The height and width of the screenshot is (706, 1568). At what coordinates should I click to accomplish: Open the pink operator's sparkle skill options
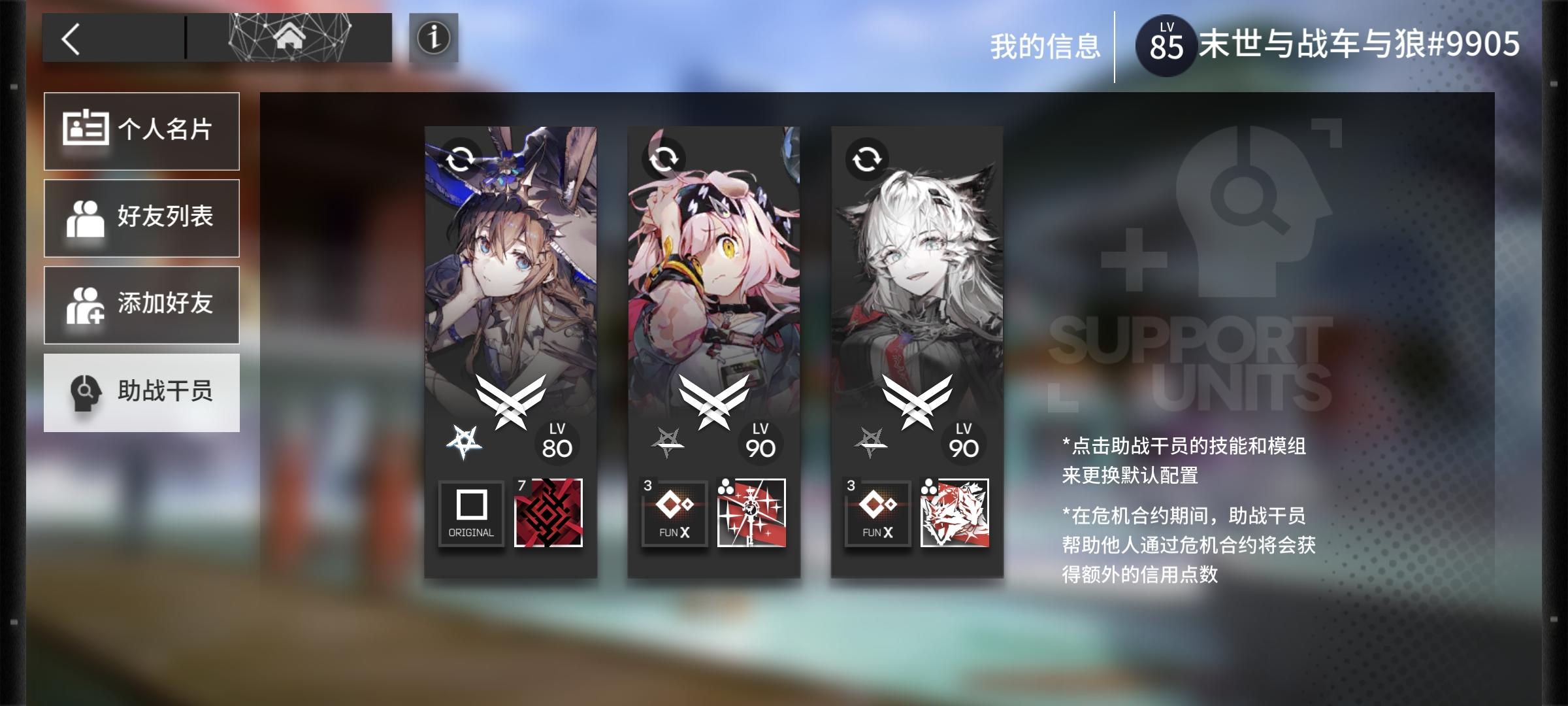click(x=751, y=513)
